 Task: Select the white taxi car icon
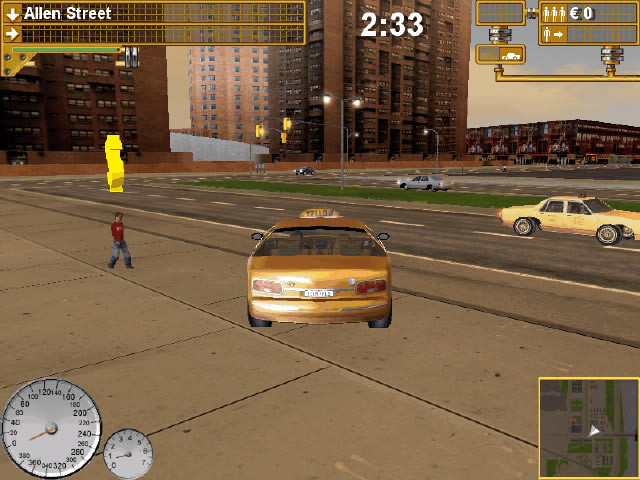509,56
